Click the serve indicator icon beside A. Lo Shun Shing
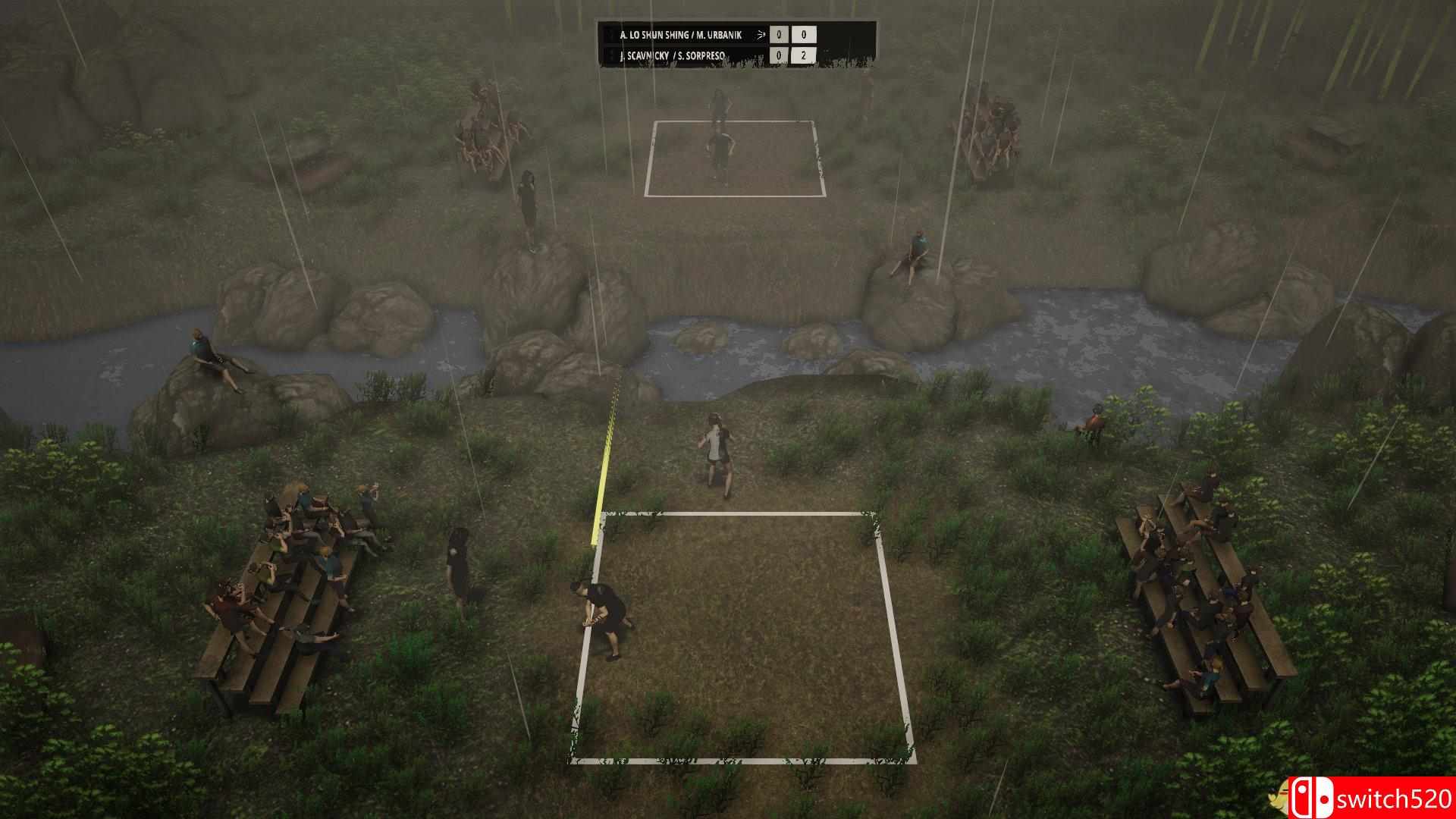 click(761, 34)
